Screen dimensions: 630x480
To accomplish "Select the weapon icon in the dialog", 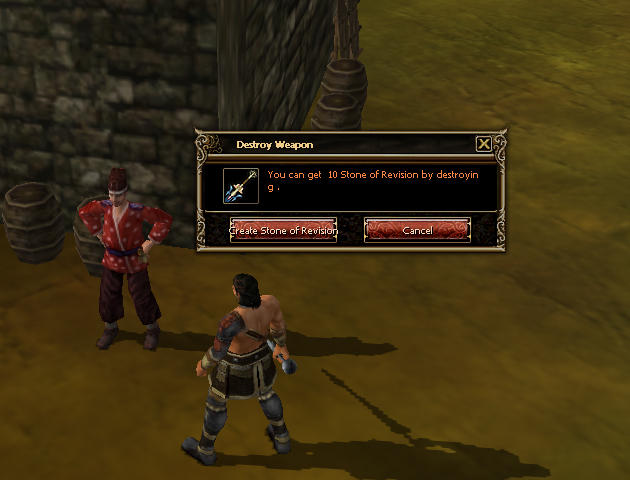I will click(x=242, y=185).
